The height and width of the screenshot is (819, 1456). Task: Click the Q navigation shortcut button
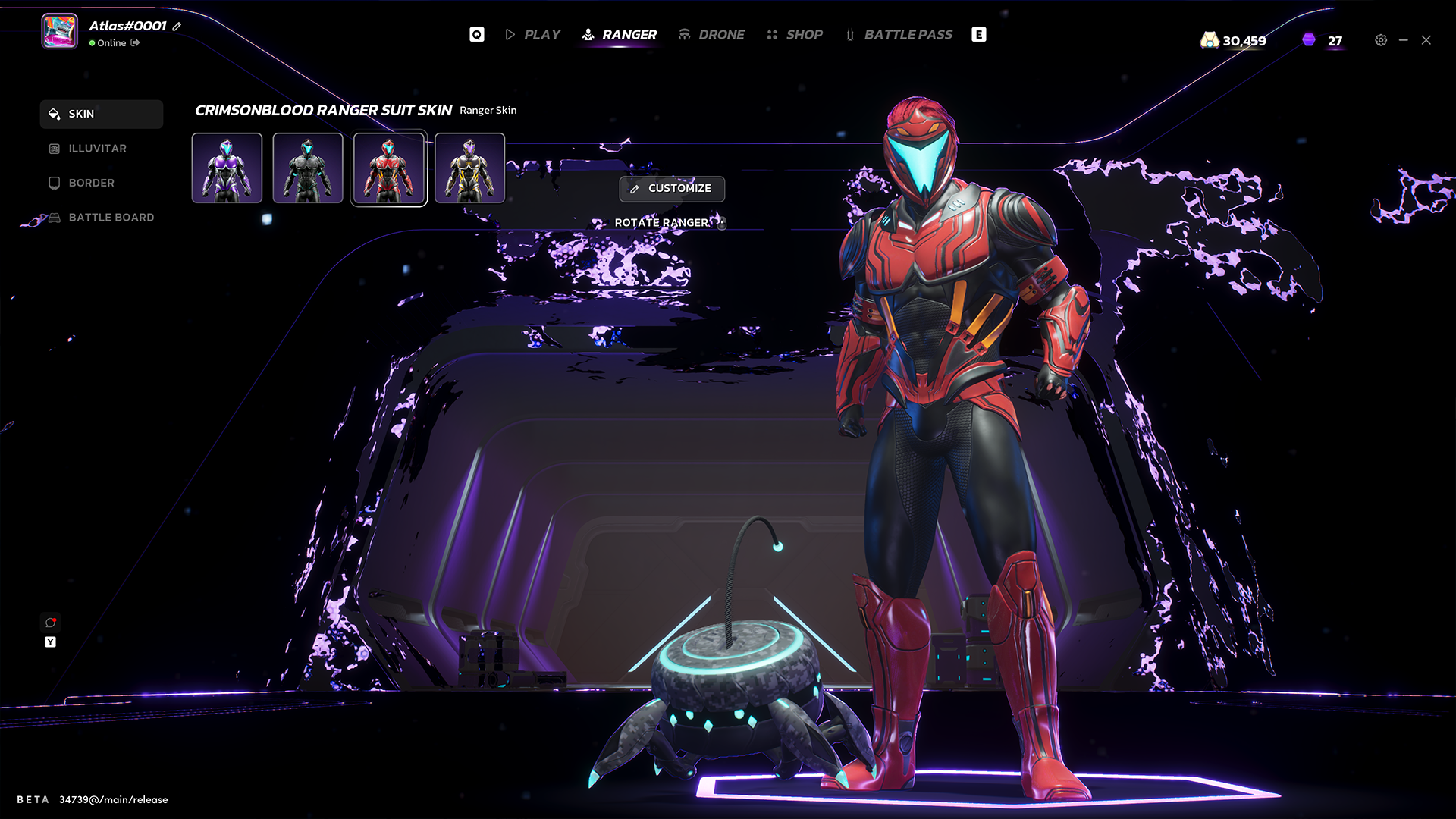coord(476,34)
